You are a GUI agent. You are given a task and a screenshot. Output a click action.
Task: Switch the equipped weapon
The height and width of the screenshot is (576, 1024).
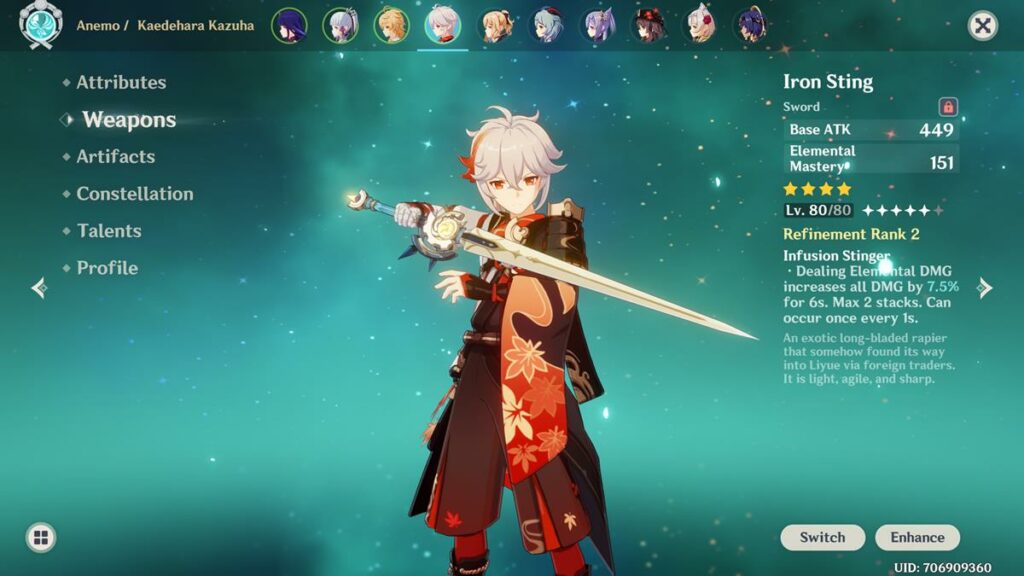pyautogui.click(x=822, y=537)
